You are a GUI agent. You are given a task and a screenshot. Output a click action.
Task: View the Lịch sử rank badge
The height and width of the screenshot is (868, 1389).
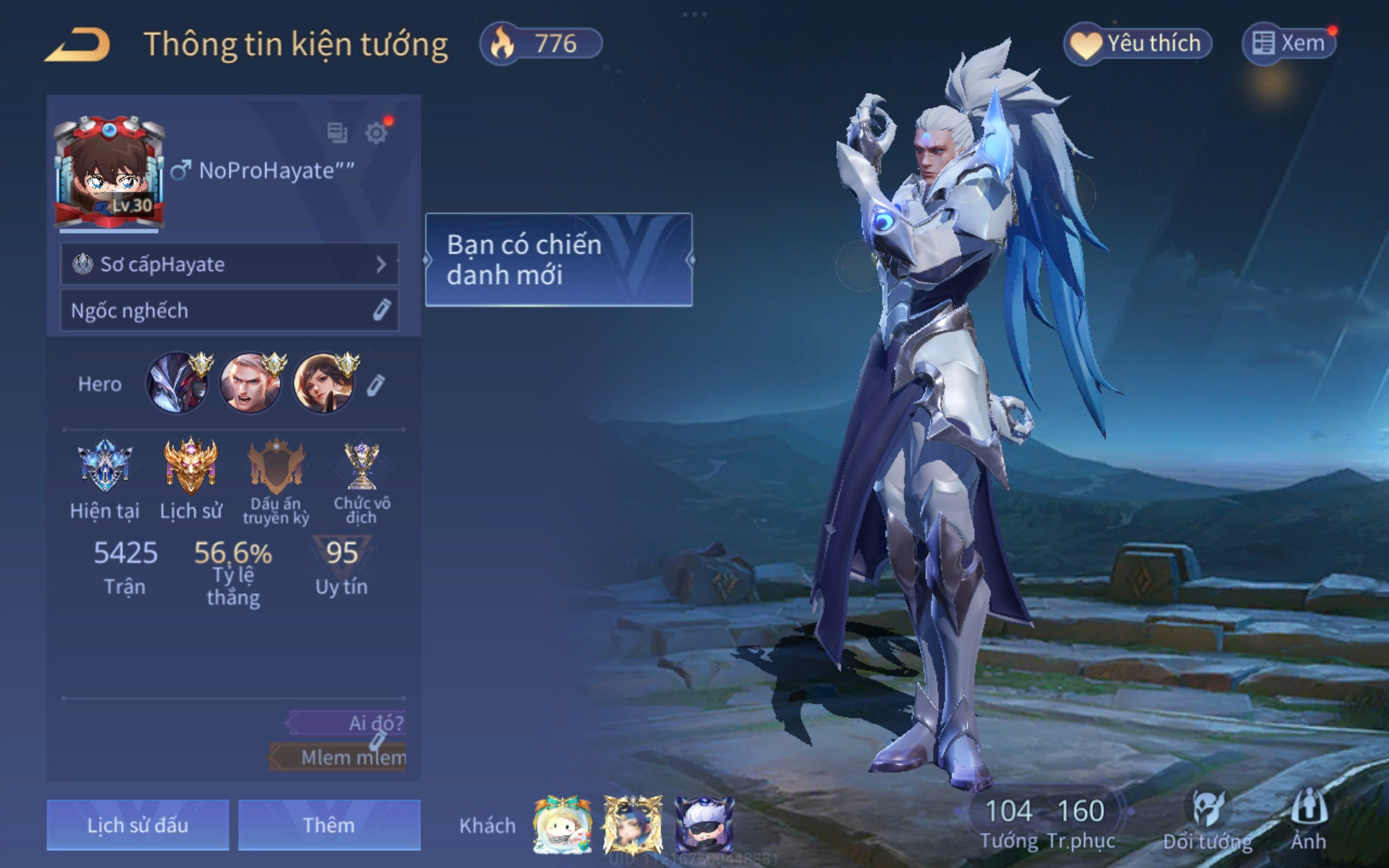coord(191,467)
